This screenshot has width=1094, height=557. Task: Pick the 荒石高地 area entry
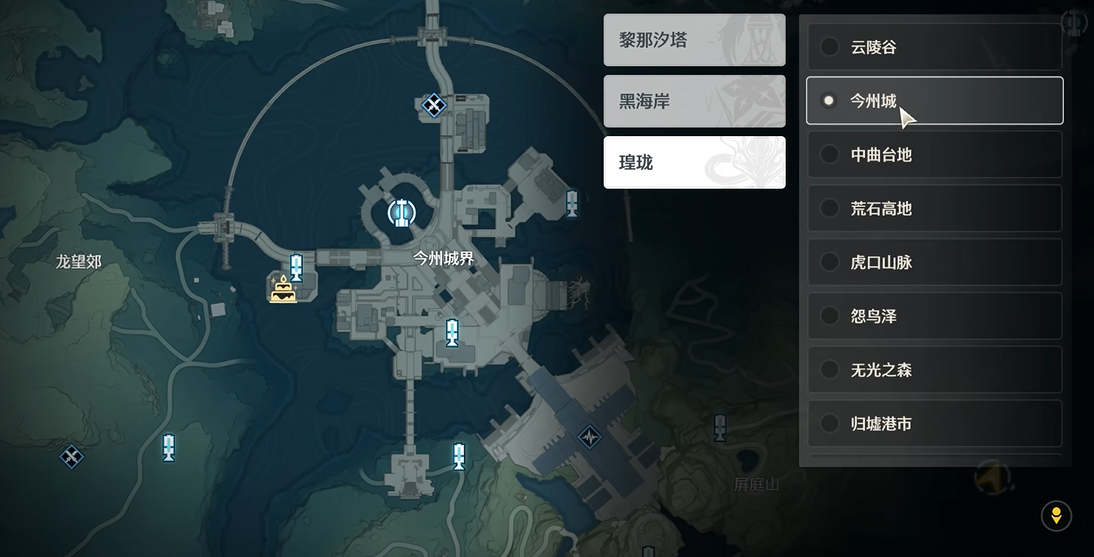click(934, 209)
